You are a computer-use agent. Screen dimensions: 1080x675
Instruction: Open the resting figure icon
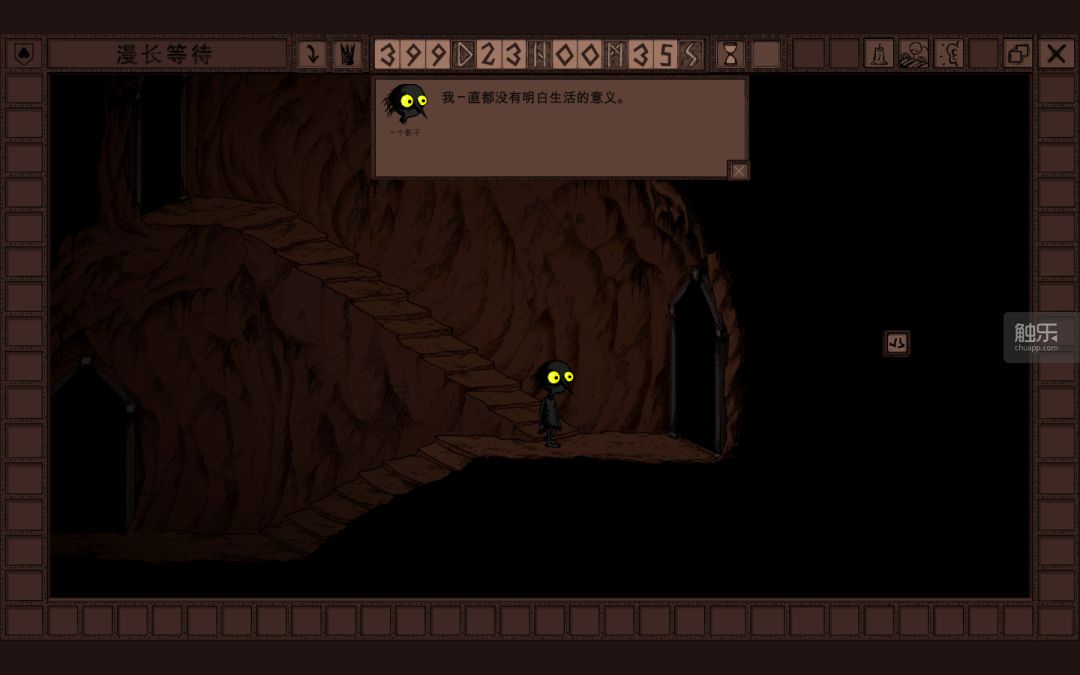(913, 54)
